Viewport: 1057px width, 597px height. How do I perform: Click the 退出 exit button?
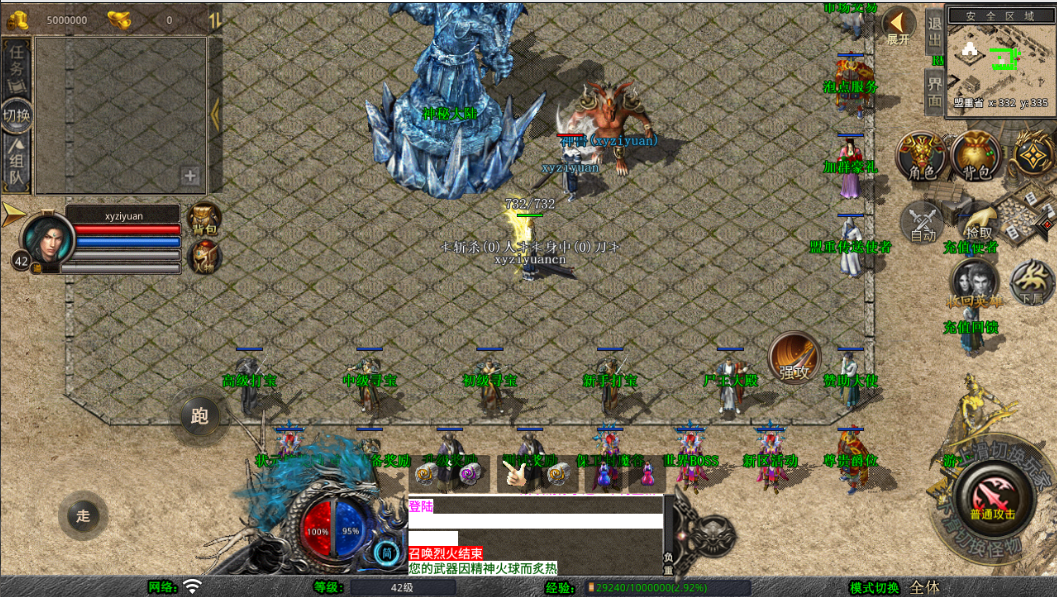(934, 30)
